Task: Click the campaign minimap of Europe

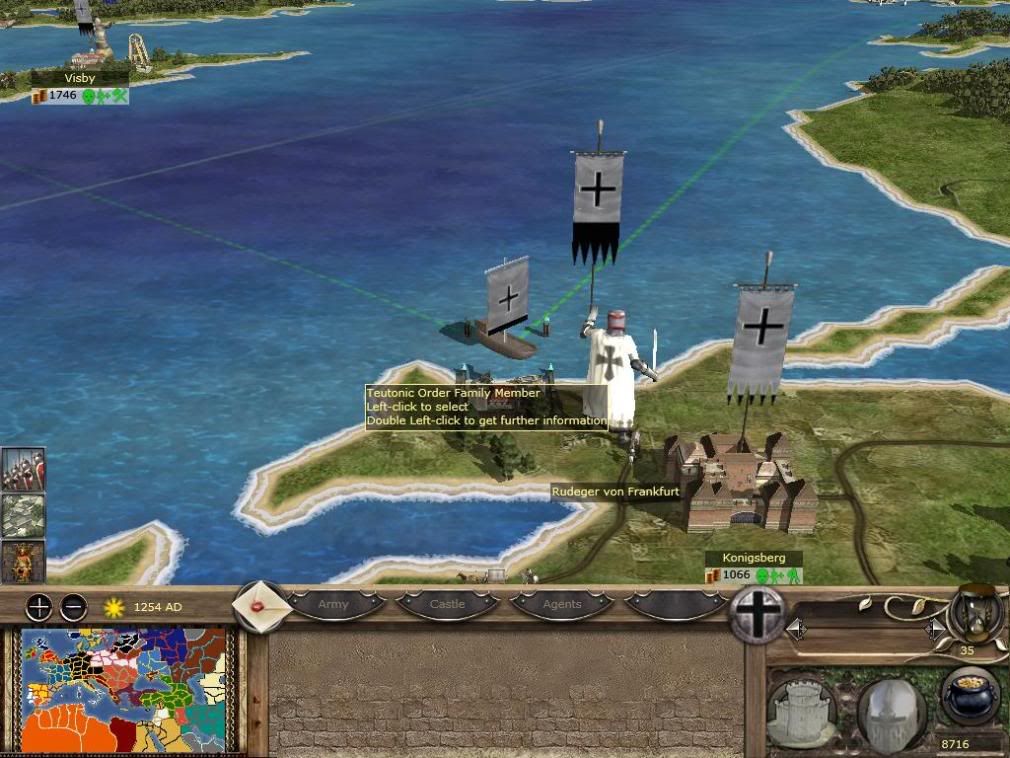Action: coord(125,690)
